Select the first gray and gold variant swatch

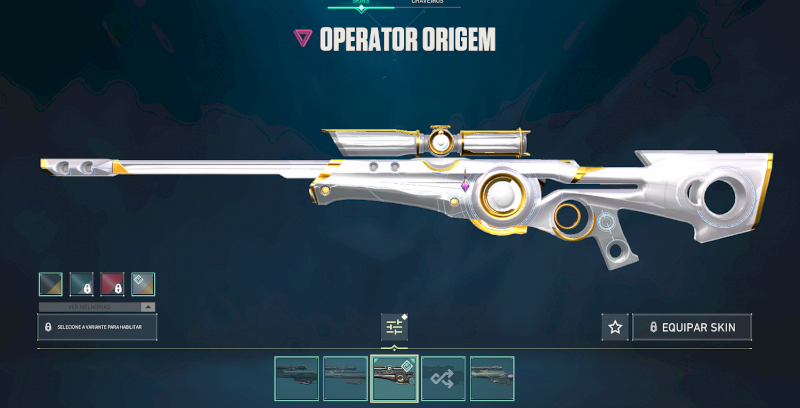pyautogui.click(x=50, y=284)
